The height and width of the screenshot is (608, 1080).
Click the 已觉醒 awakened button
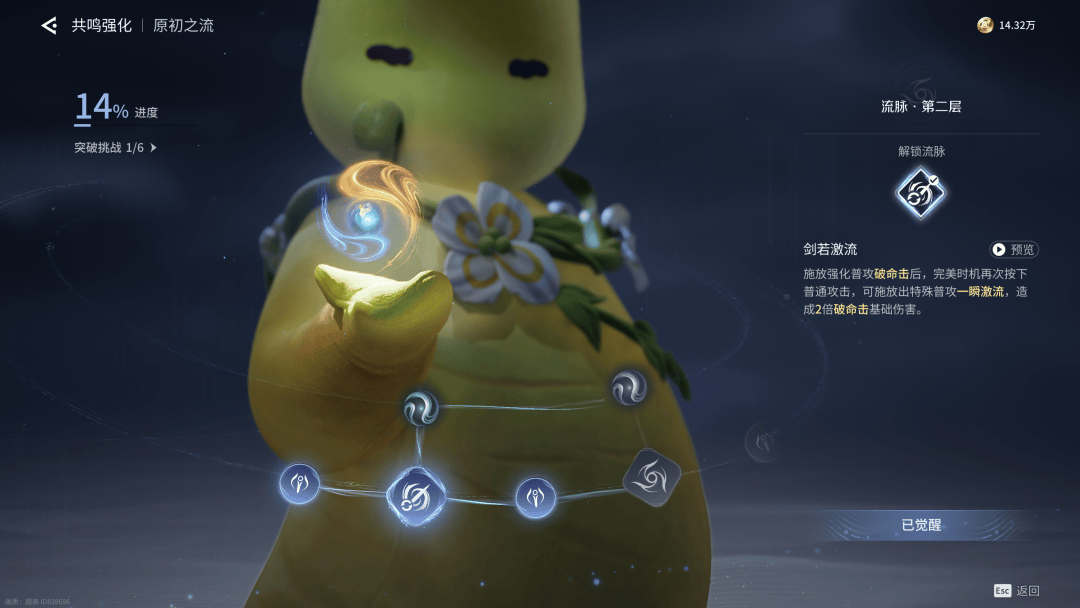pyautogui.click(x=921, y=524)
